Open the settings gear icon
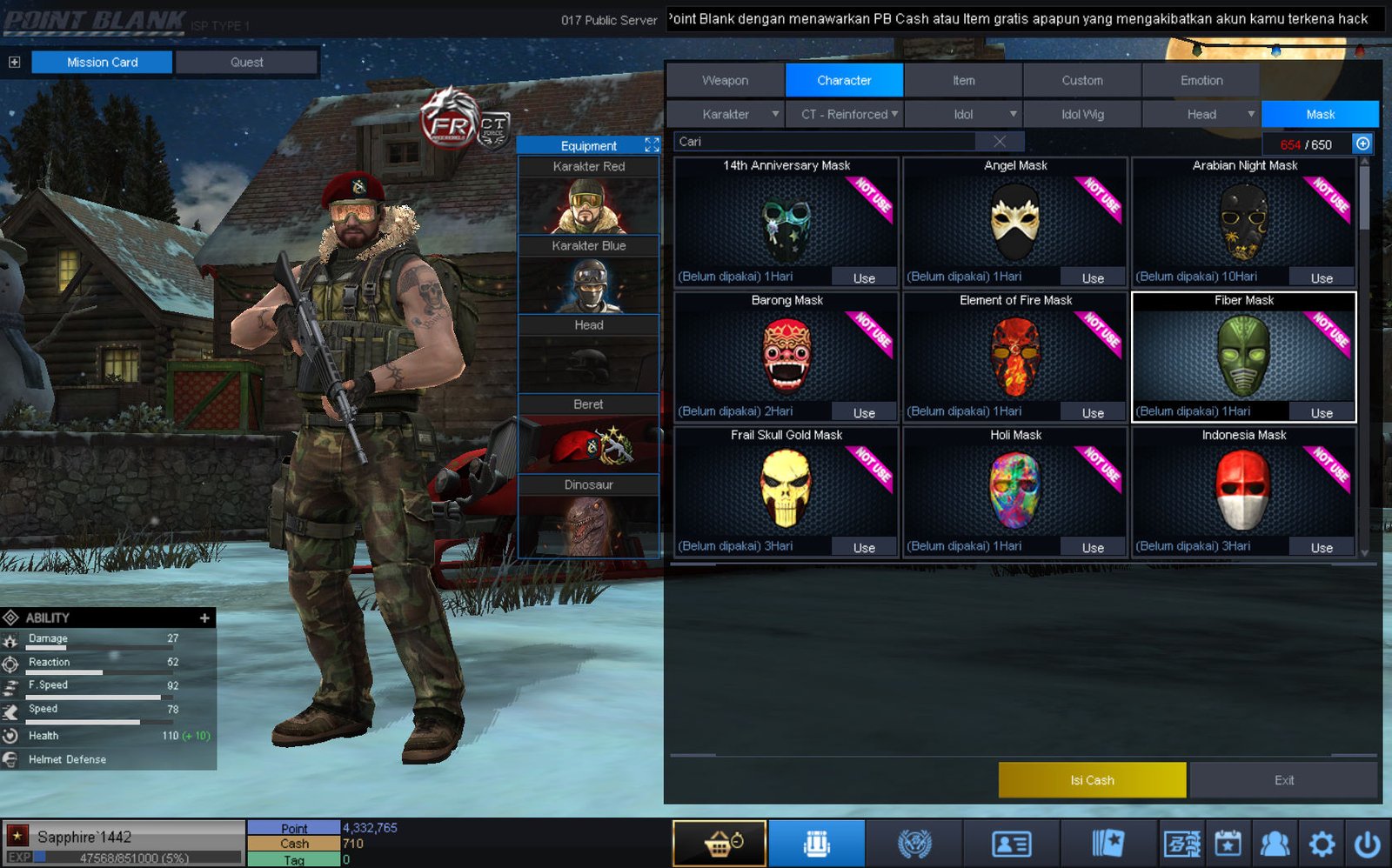The width and height of the screenshot is (1392, 868). point(1321,843)
